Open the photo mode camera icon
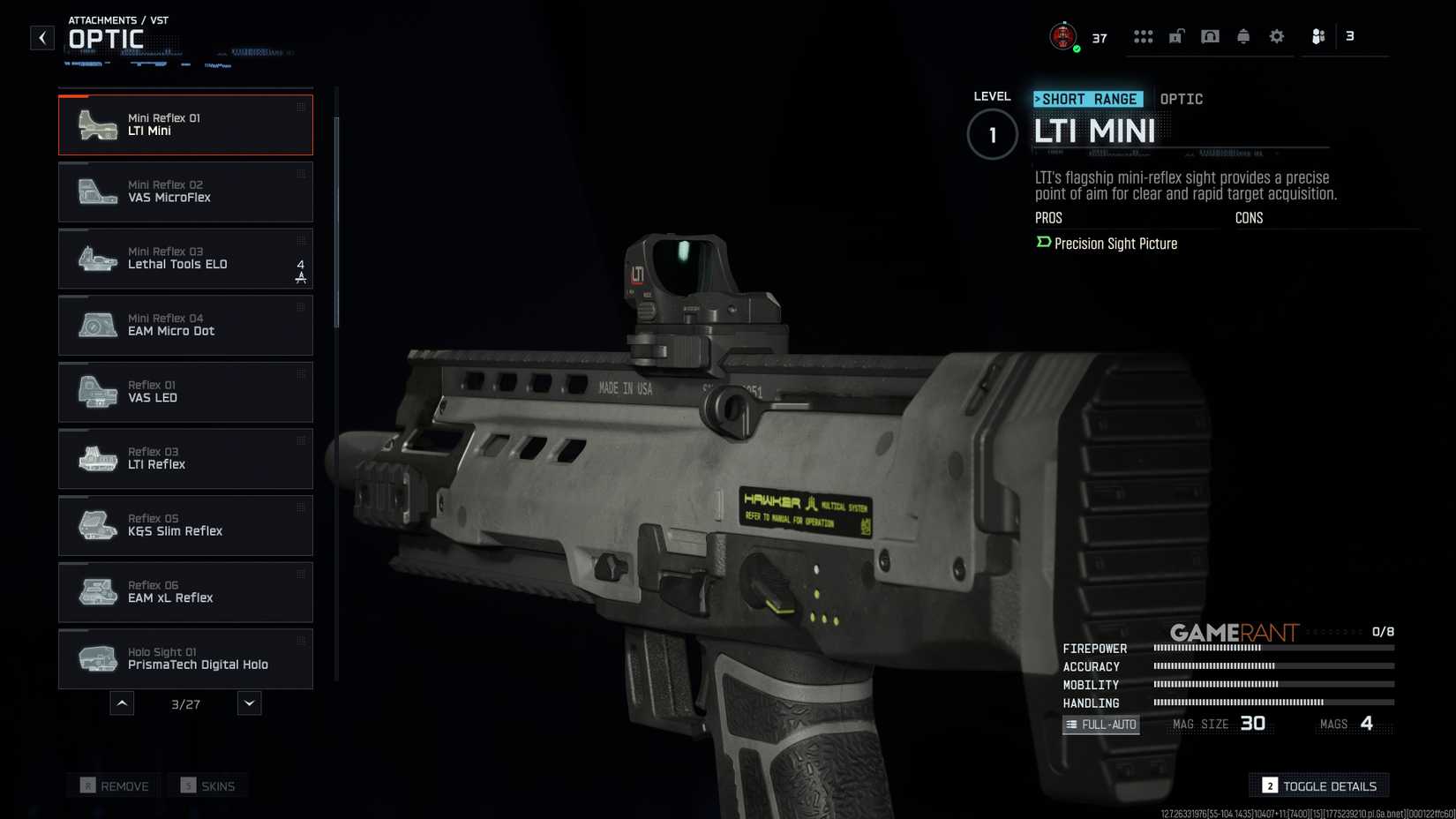 click(x=1210, y=35)
